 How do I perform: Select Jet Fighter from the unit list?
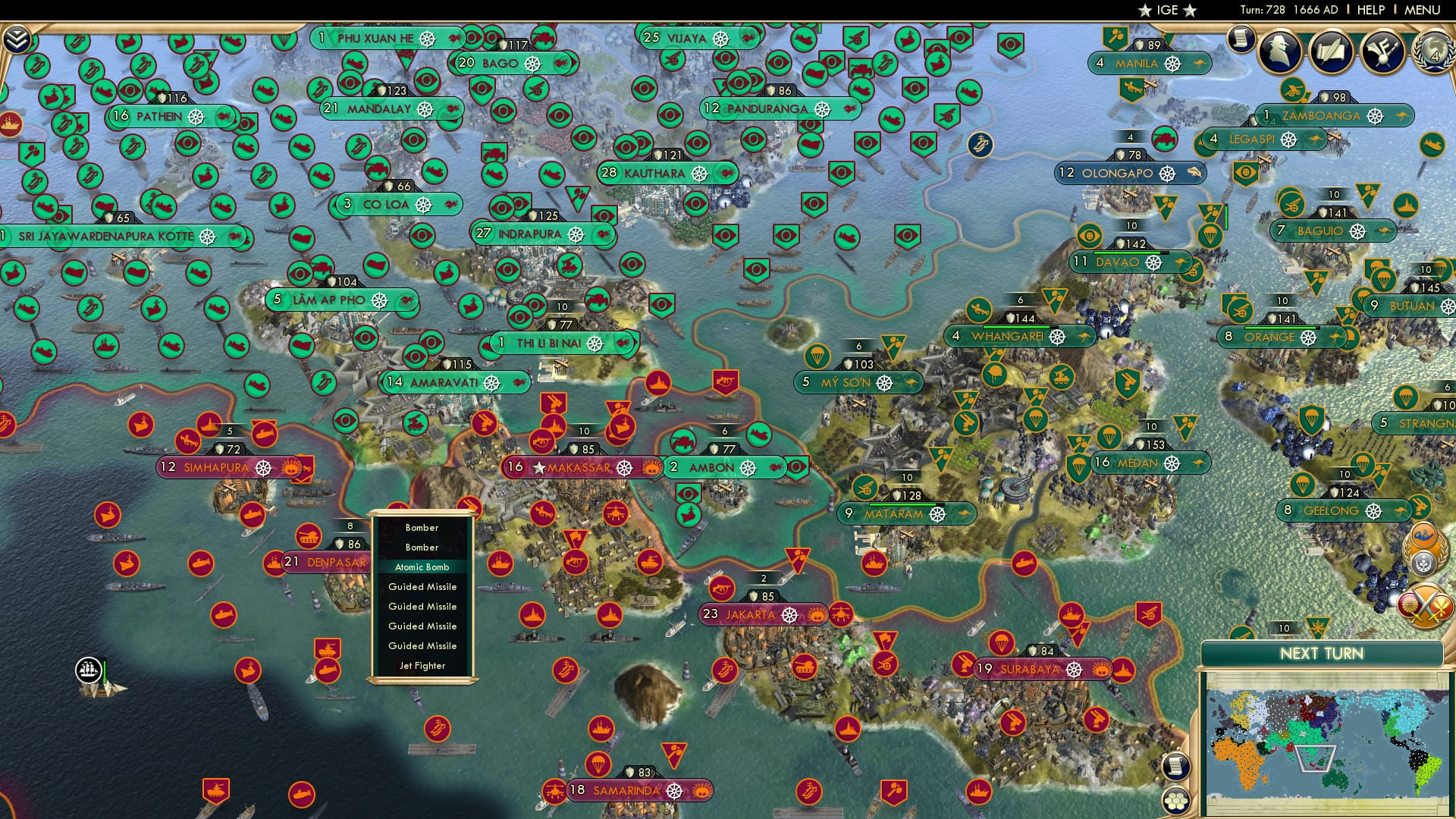click(422, 665)
